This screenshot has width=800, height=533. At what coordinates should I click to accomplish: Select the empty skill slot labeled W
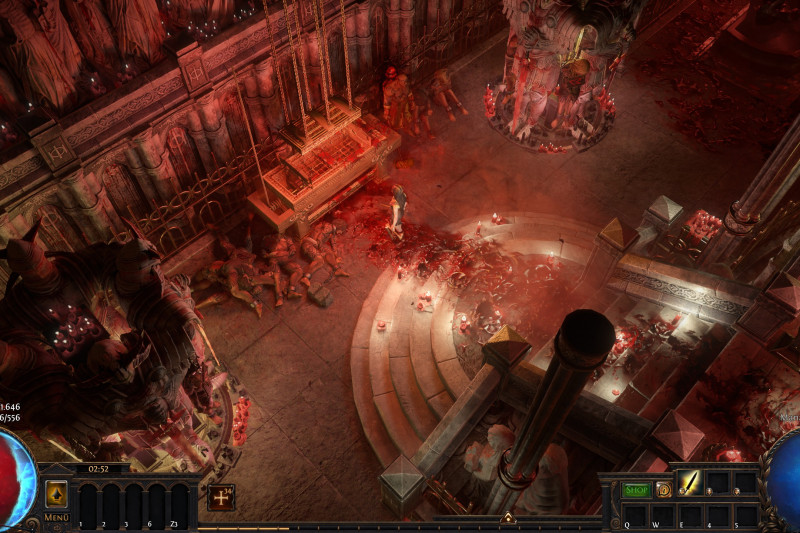click(x=662, y=513)
